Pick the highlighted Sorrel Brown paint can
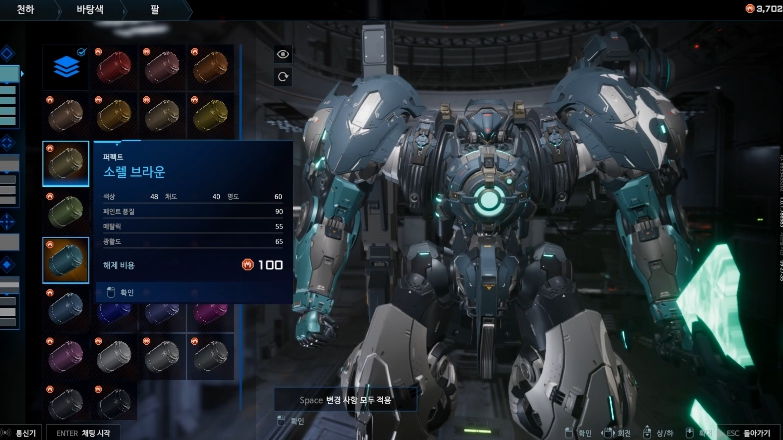Screen dimensions: 783x440 66,163
